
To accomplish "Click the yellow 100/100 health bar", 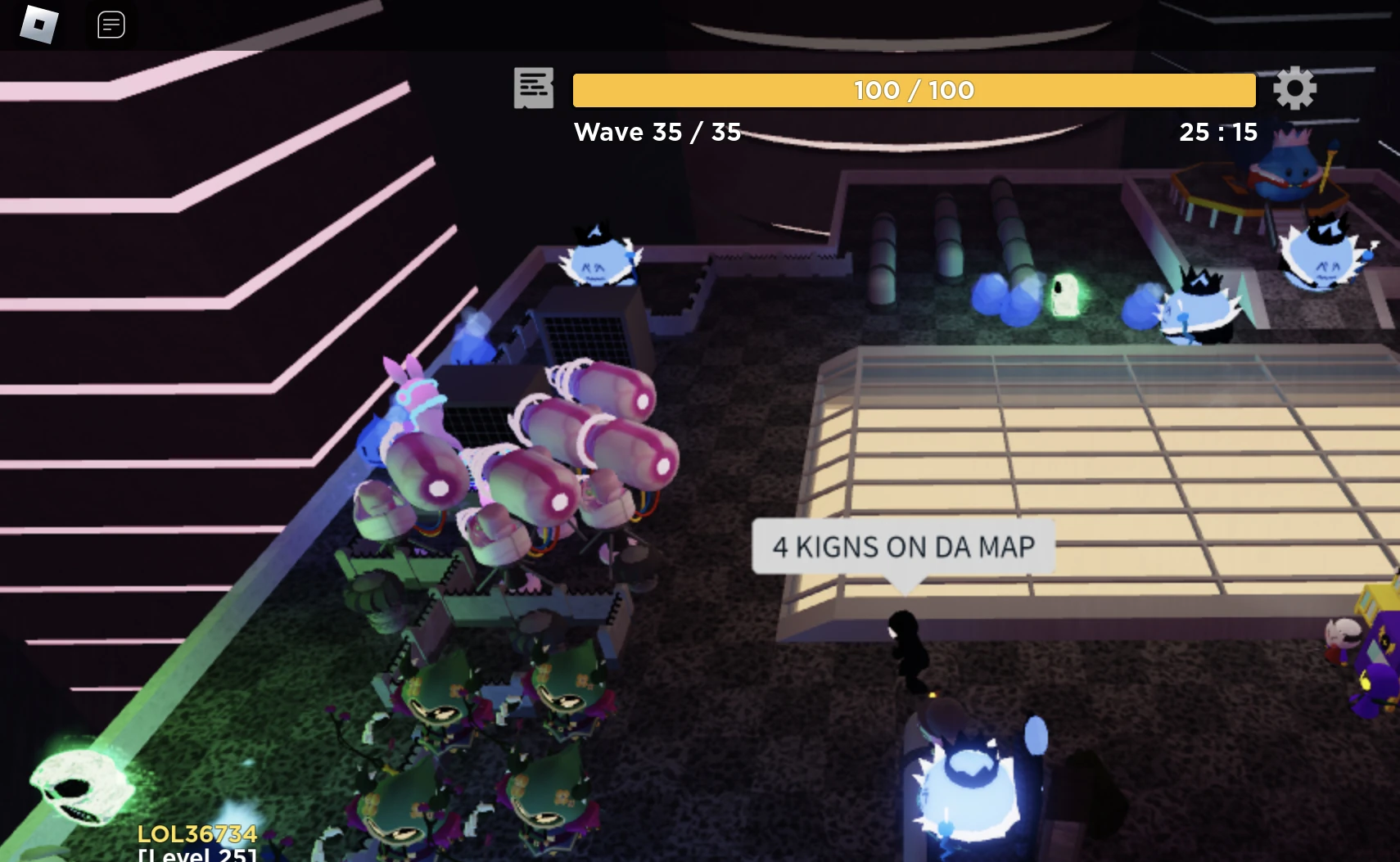I will tap(913, 90).
